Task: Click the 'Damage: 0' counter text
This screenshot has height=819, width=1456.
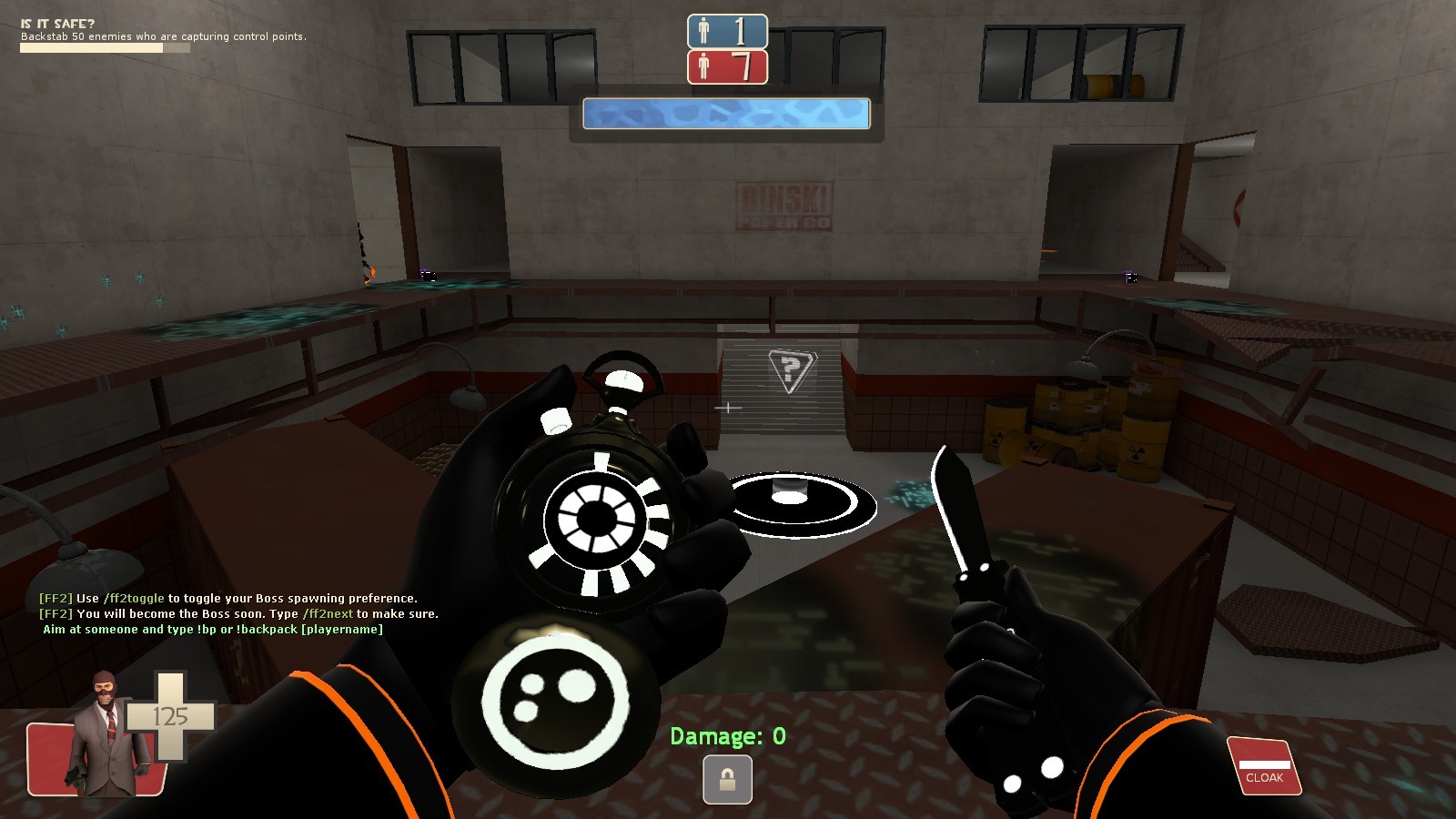Action: tap(728, 735)
